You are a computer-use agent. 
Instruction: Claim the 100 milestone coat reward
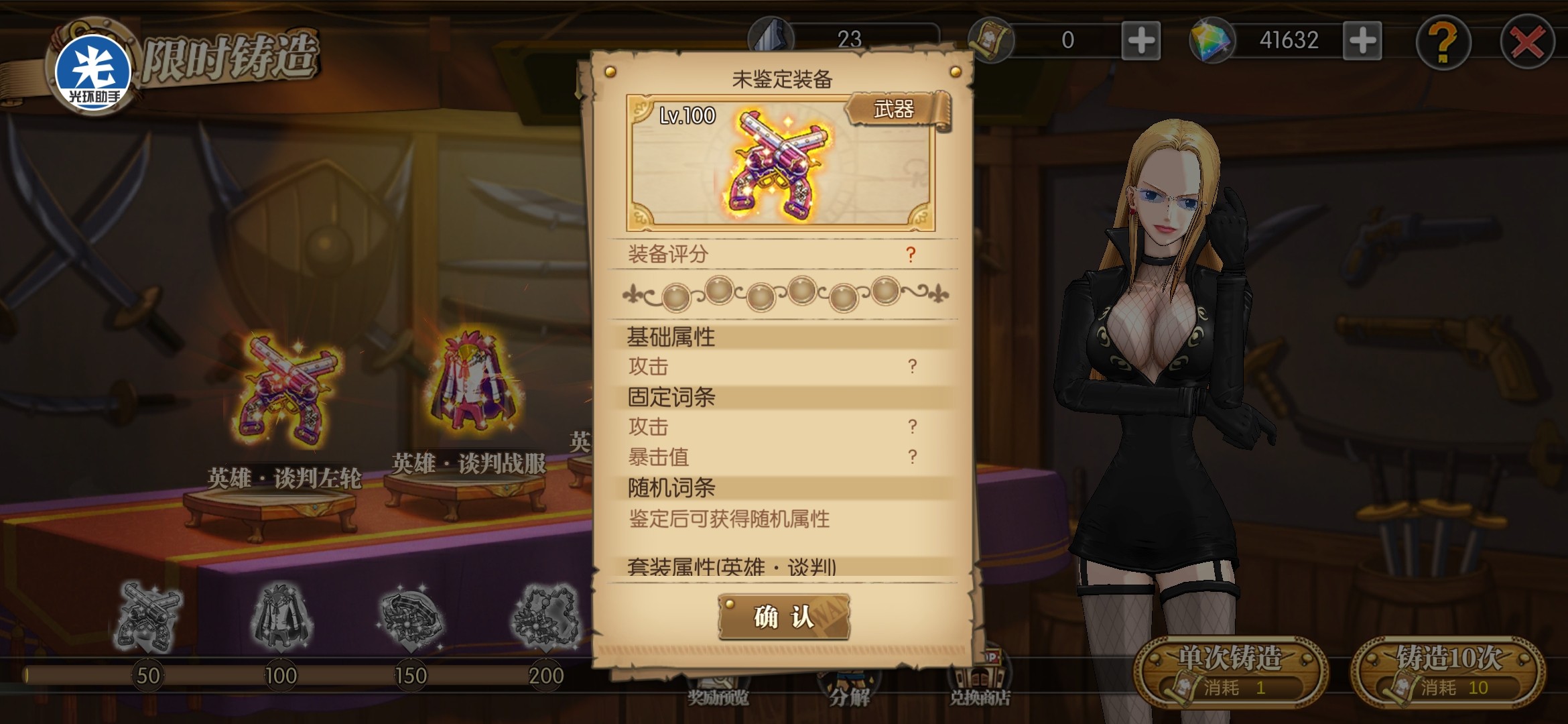point(281,617)
